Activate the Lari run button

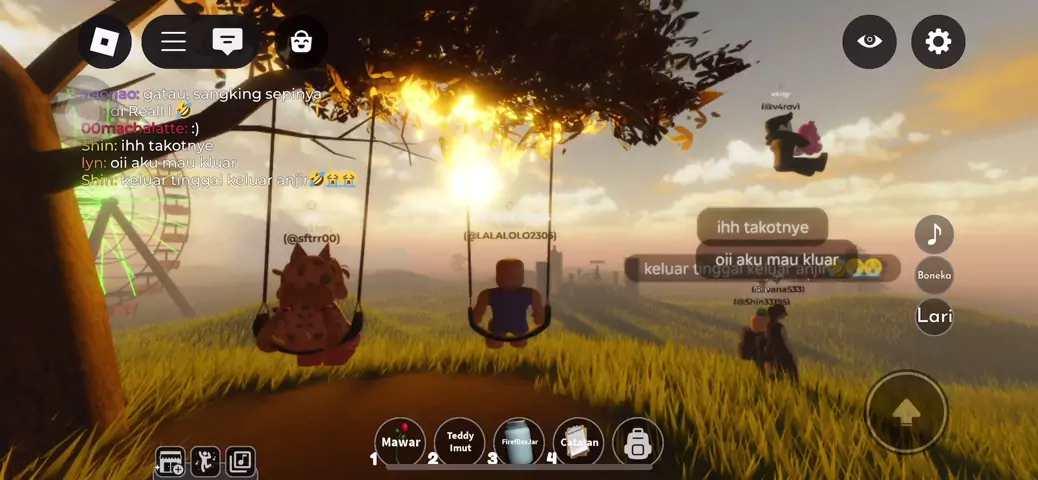pyautogui.click(x=934, y=316)
